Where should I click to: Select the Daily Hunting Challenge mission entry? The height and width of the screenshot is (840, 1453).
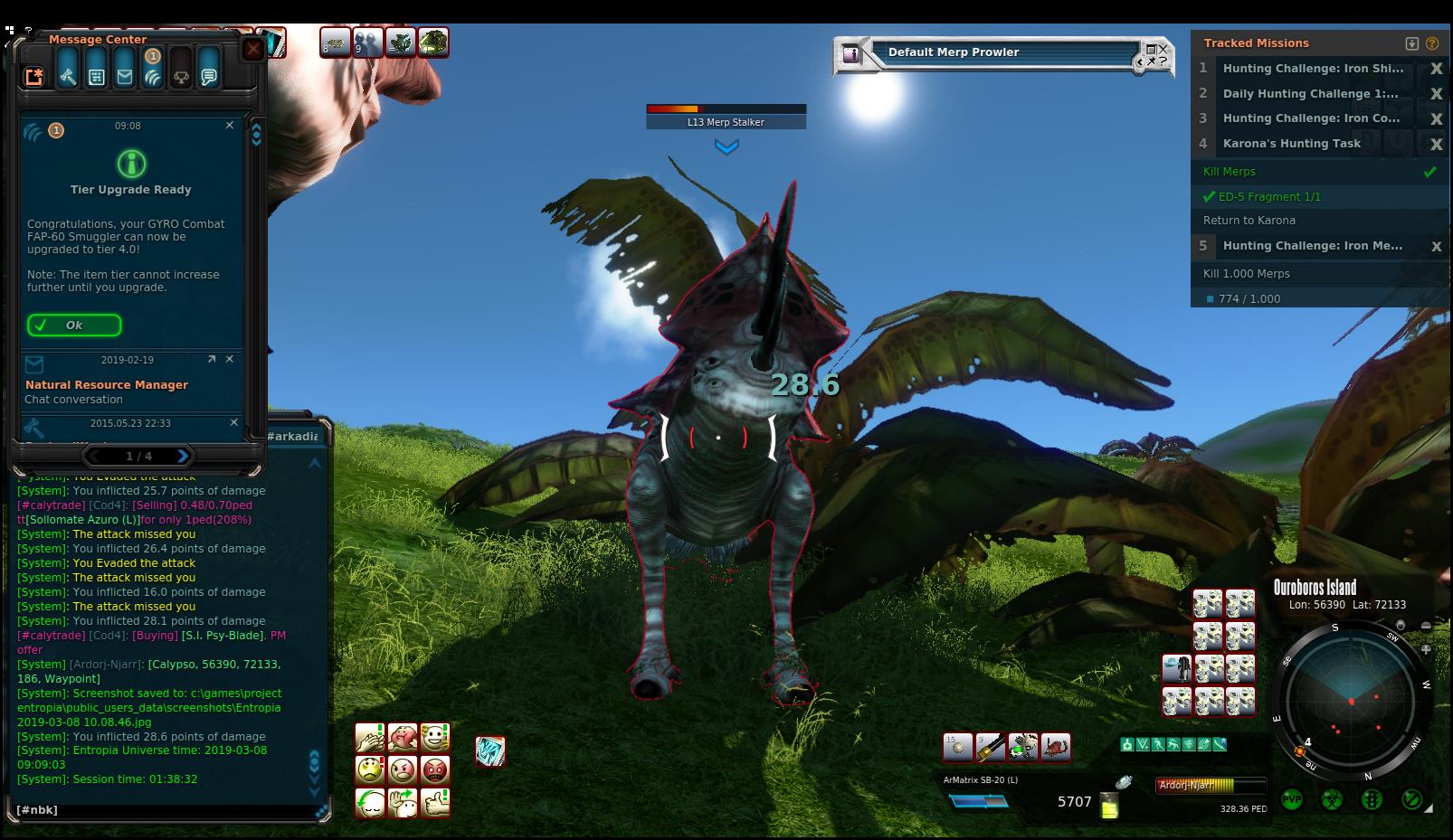coord(1310,94)
